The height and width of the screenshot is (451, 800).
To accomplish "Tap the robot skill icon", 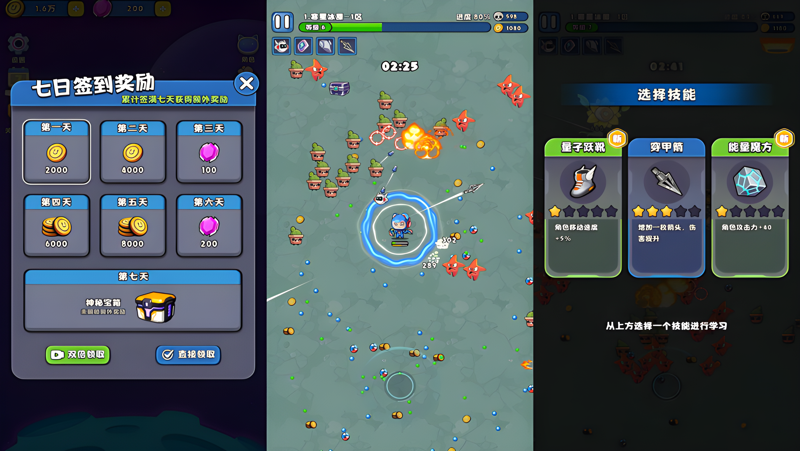I will (x=281, y=46).
